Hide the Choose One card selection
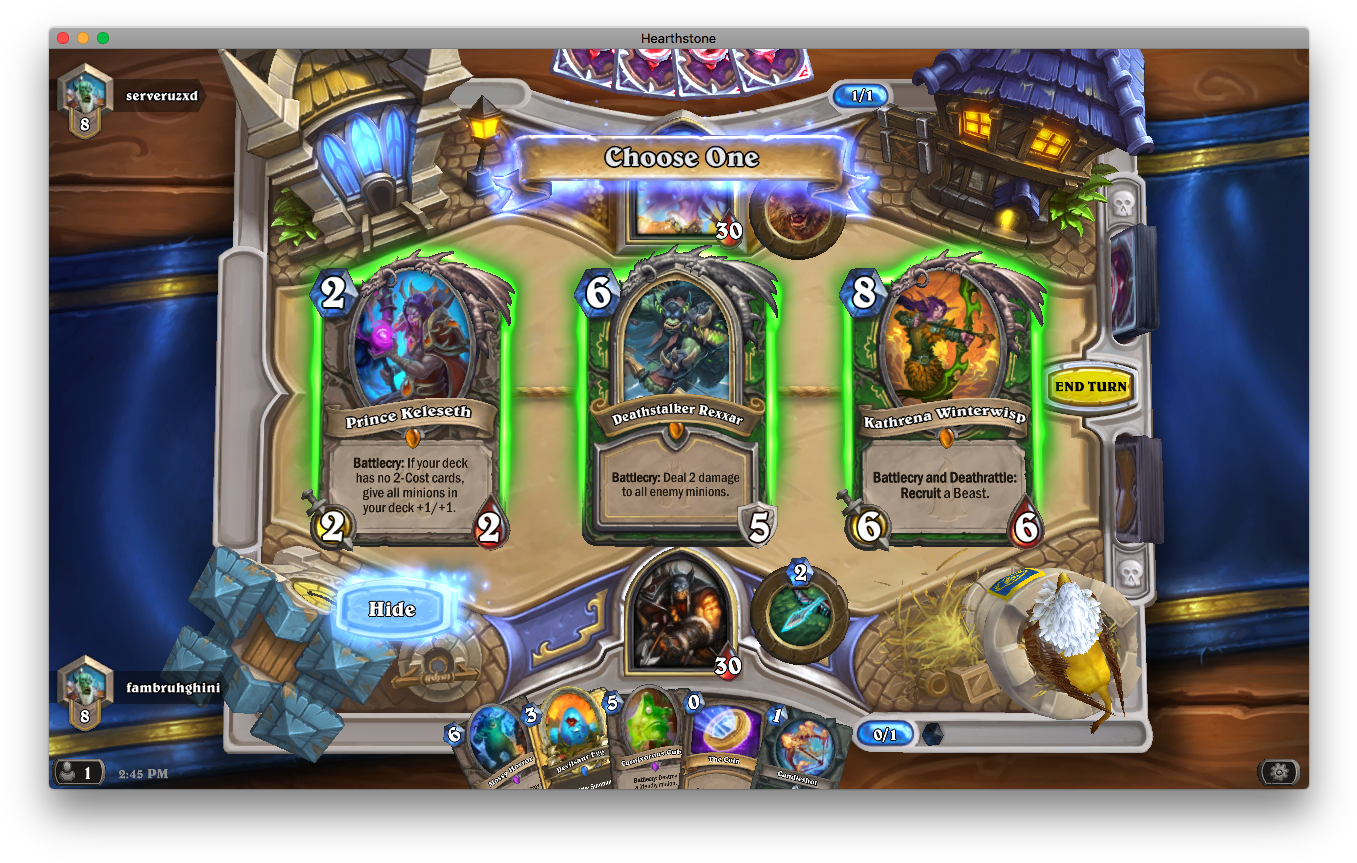The image size is (1357, 863). coord(391,609)
